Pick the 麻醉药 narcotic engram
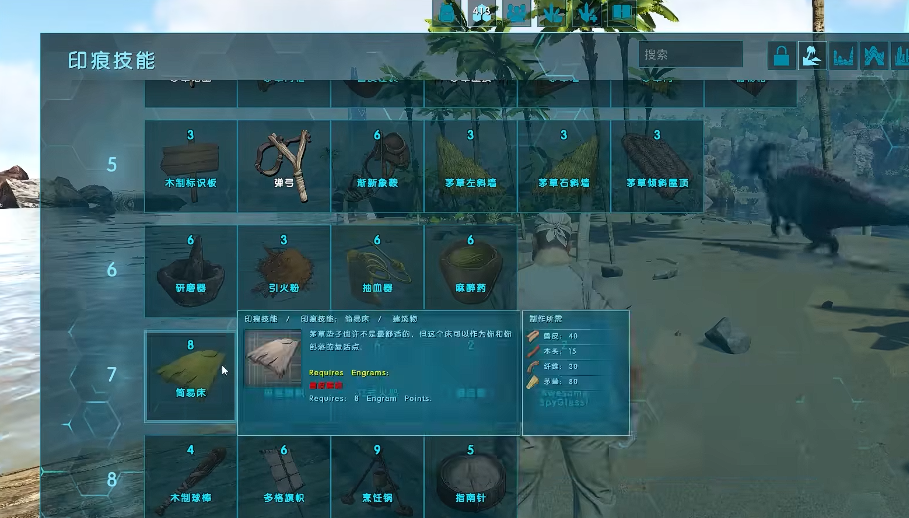The height and width of the screenshot is (518, 909). [x=470, y=270]
